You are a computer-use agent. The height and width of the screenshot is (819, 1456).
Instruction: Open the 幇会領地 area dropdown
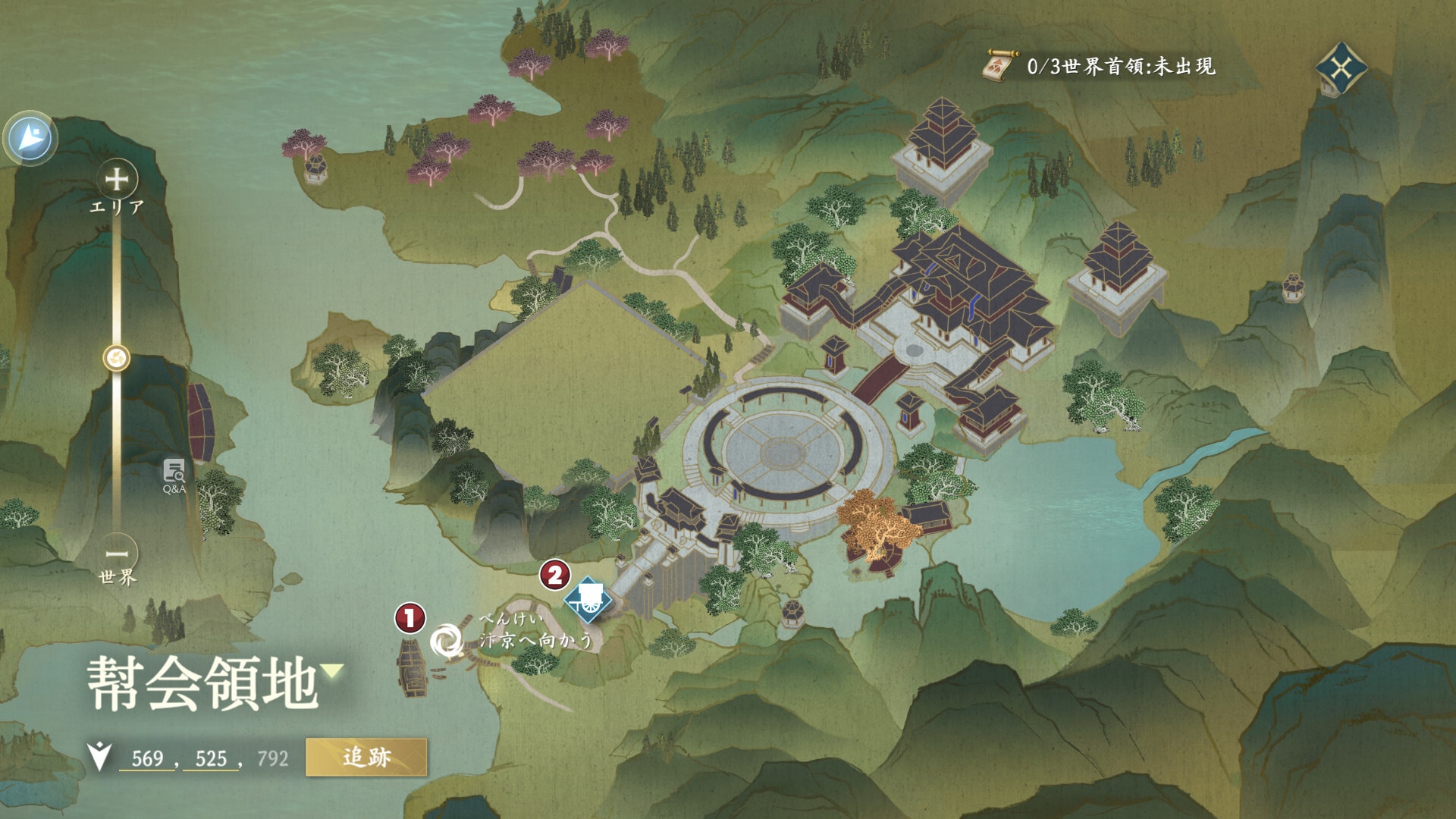click(332, 670)
